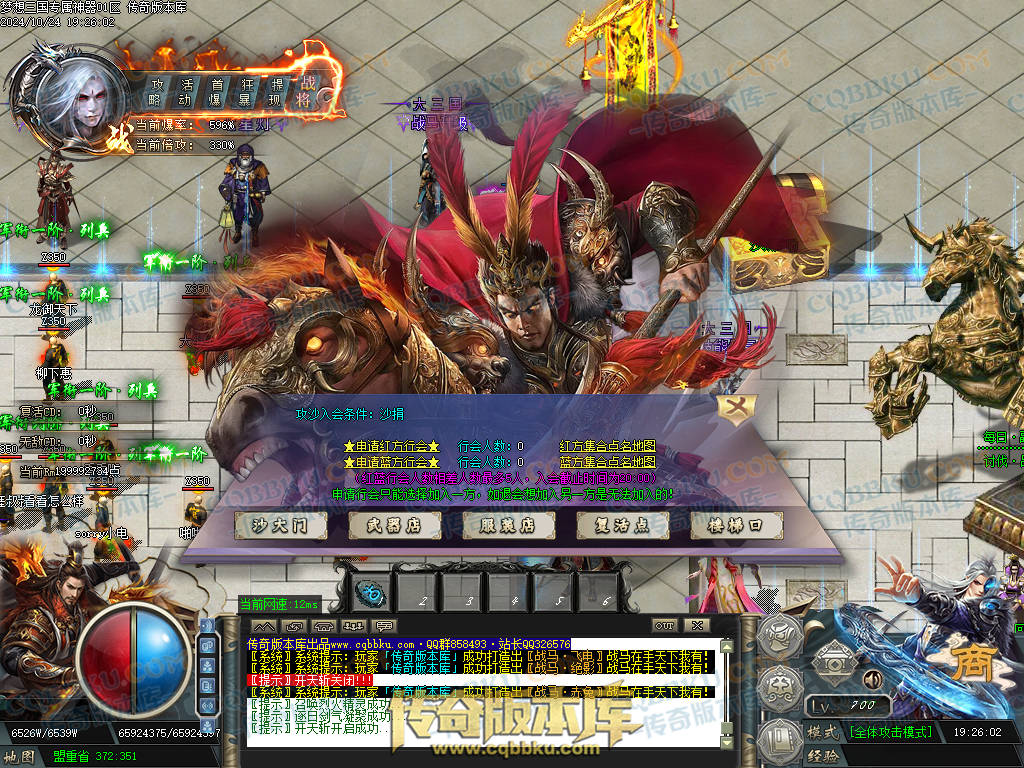Viewport: 1024px width, 768px height.
Task: Open the 攻略 strategy guide button
Action: click(156, 91)
